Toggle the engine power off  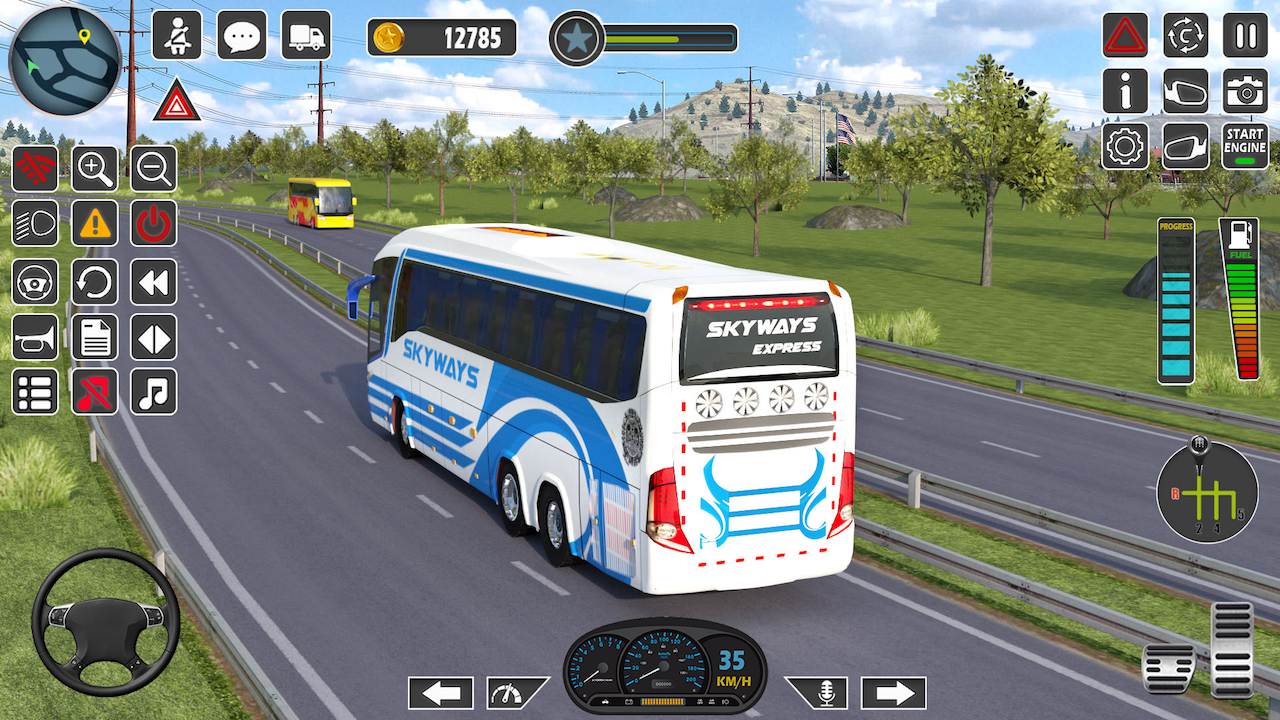click(x=153, y=225)
